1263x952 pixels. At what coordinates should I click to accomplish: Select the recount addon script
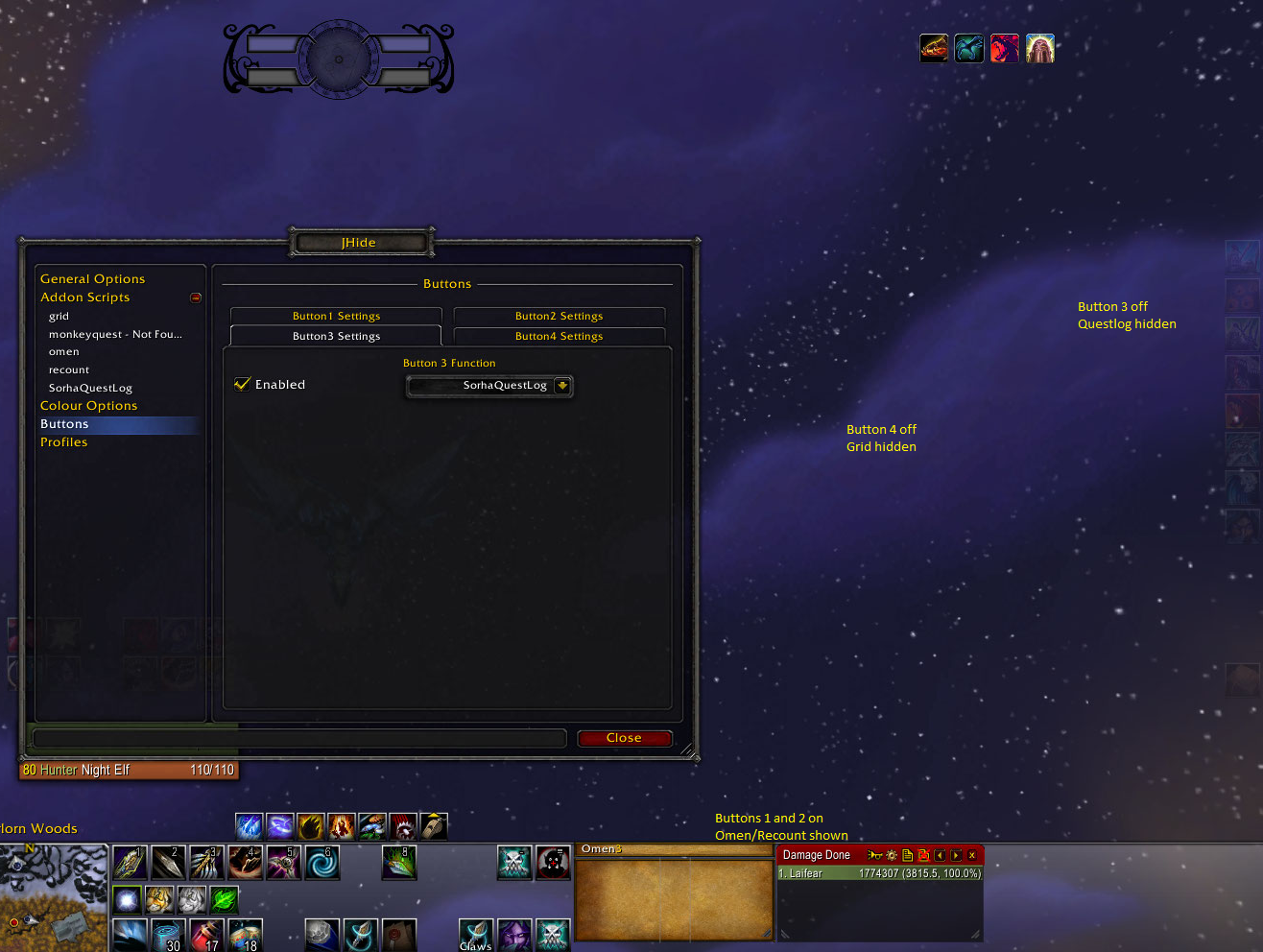tap(69, 370)
